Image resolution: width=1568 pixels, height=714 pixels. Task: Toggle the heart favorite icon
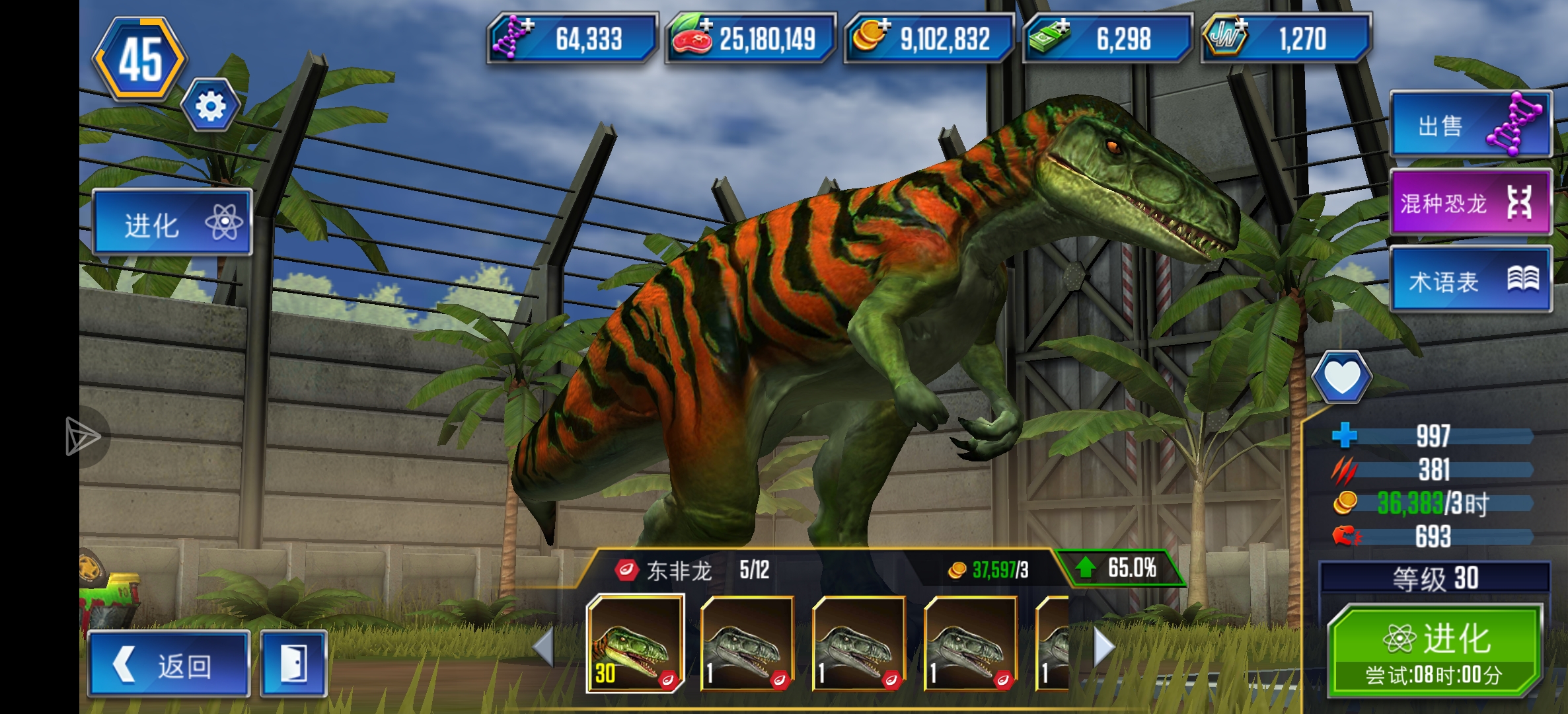click(x=1341, y=377)
